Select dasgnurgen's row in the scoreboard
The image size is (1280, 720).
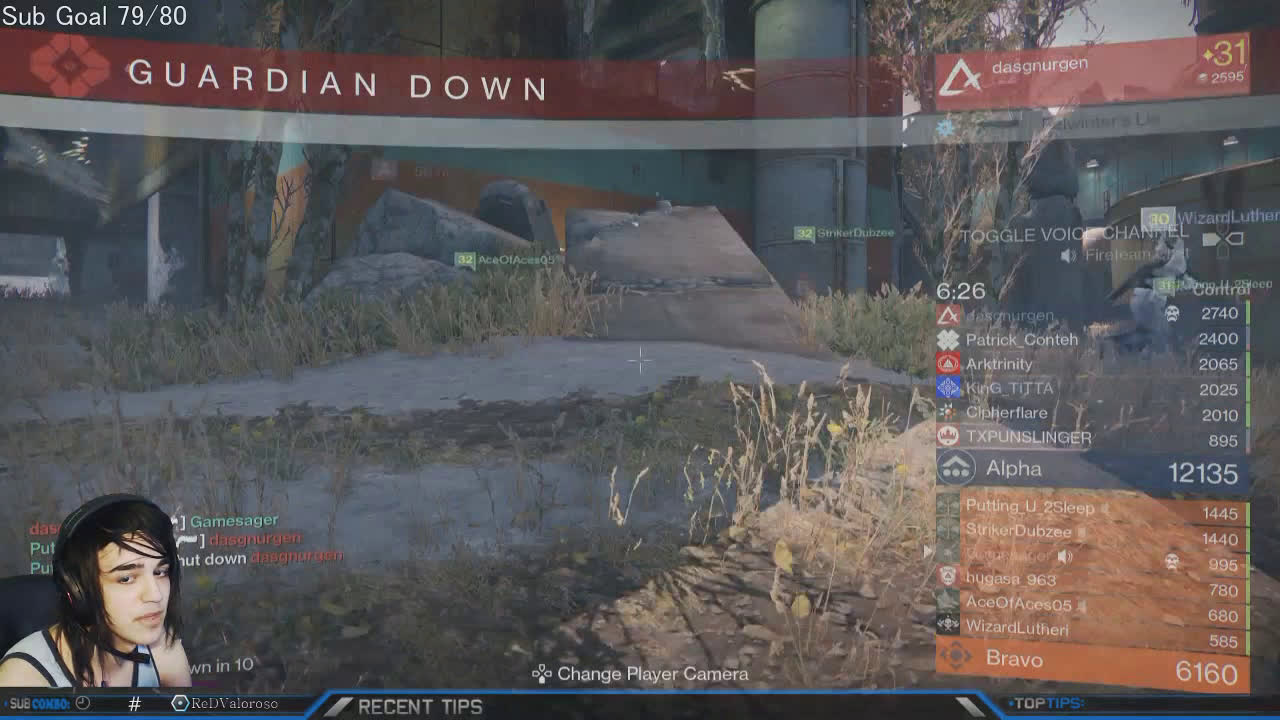(1090, 315)
